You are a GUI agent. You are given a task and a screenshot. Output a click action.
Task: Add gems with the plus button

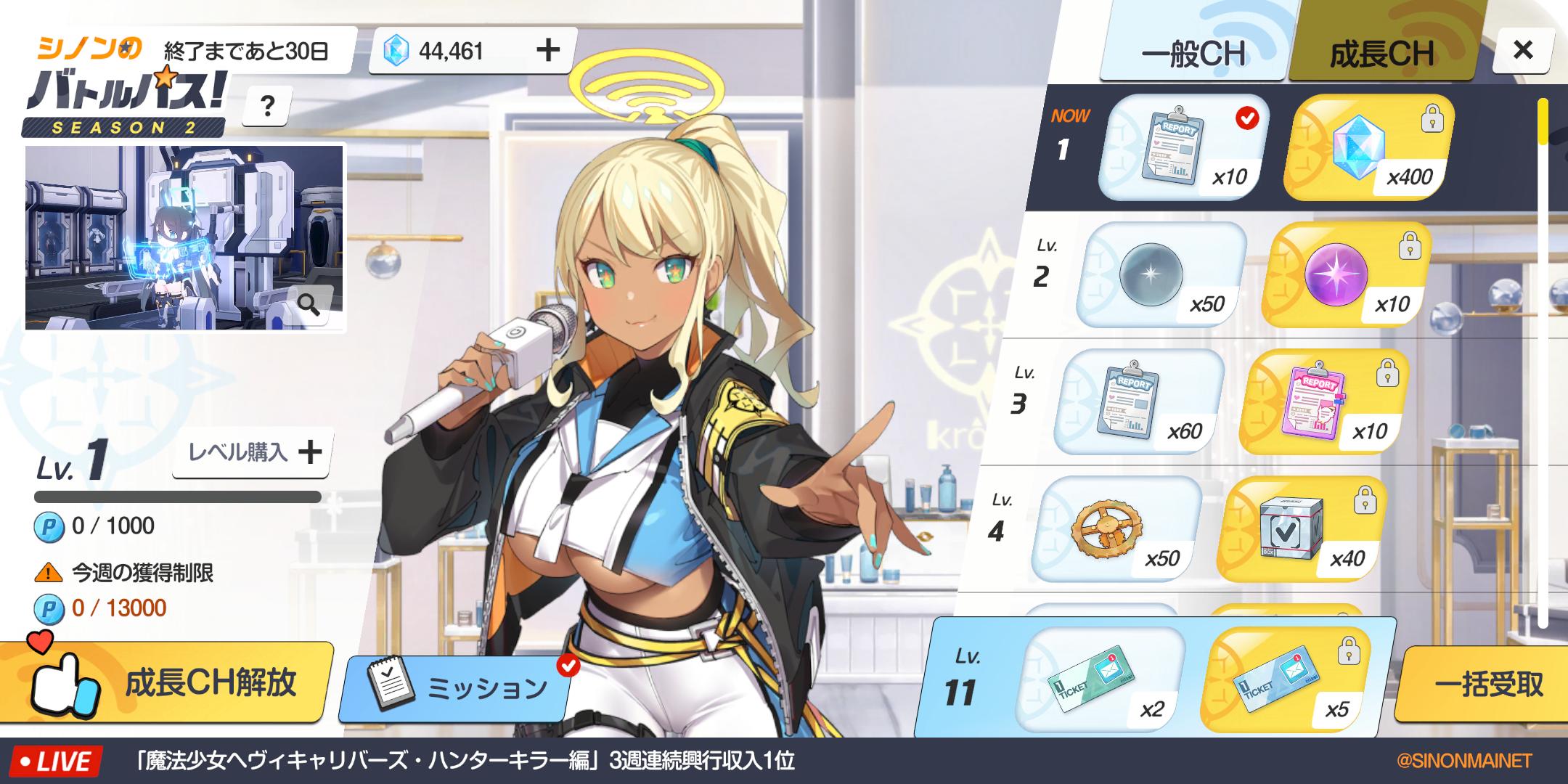[548, 50]
